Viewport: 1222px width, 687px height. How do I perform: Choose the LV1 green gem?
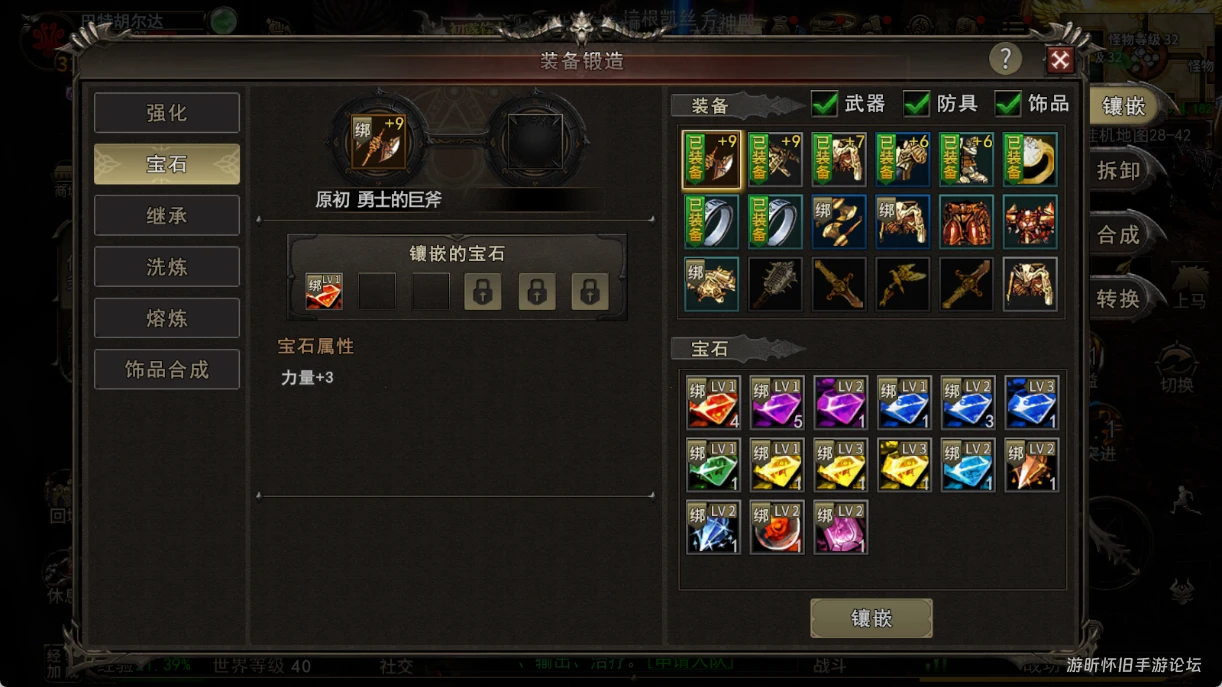(x=713, y=465)
